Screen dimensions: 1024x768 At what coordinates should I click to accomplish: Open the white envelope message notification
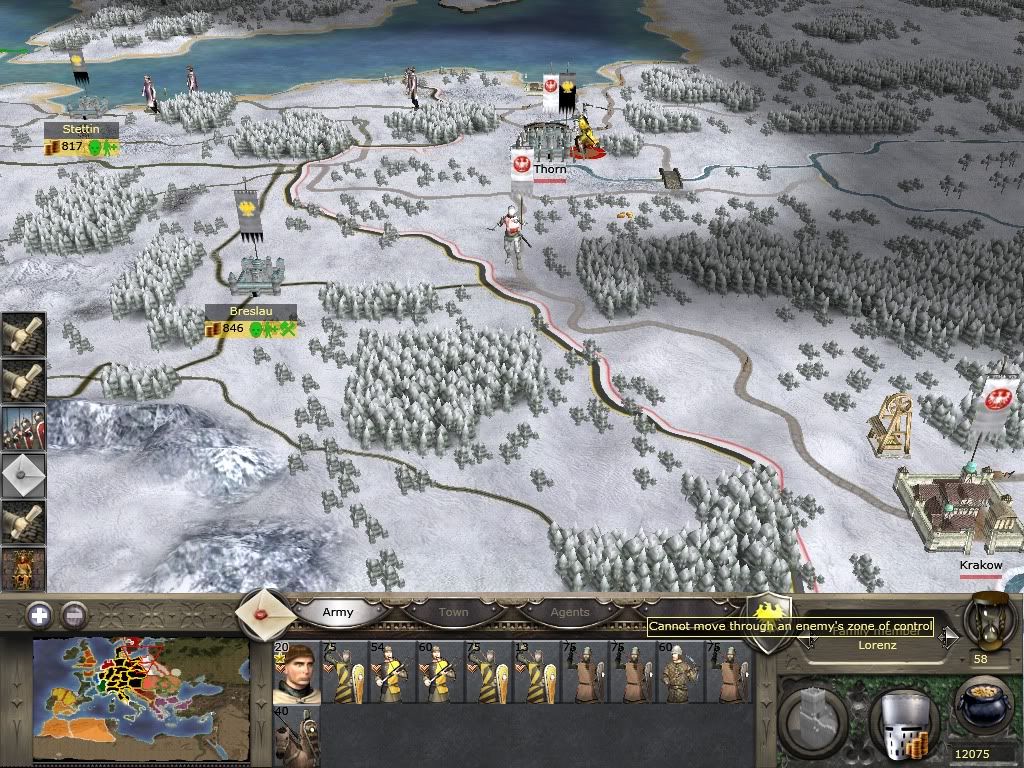[23, 476]
